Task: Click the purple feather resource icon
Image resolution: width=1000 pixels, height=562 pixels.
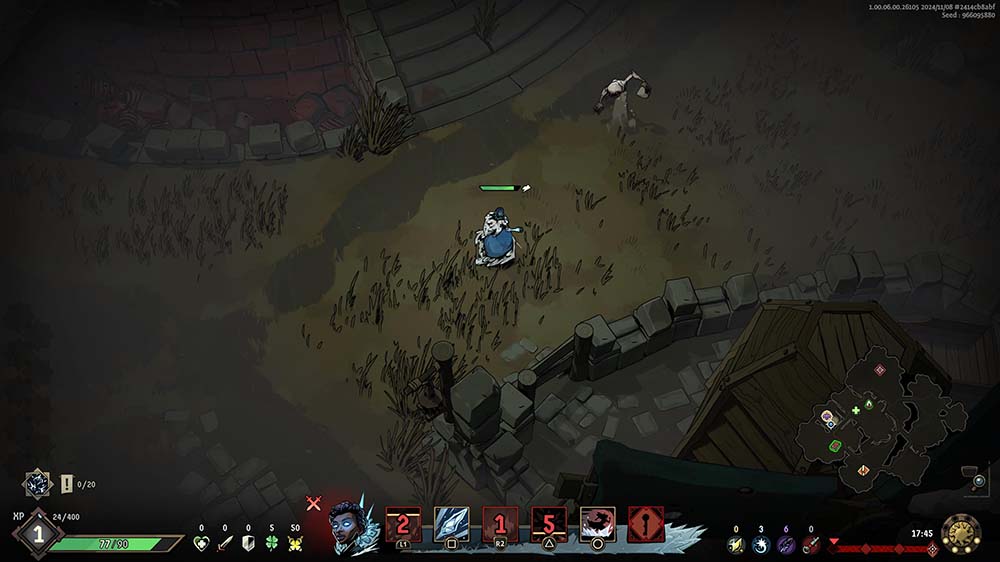Action: pyautogui.click(x=785, y=544)
